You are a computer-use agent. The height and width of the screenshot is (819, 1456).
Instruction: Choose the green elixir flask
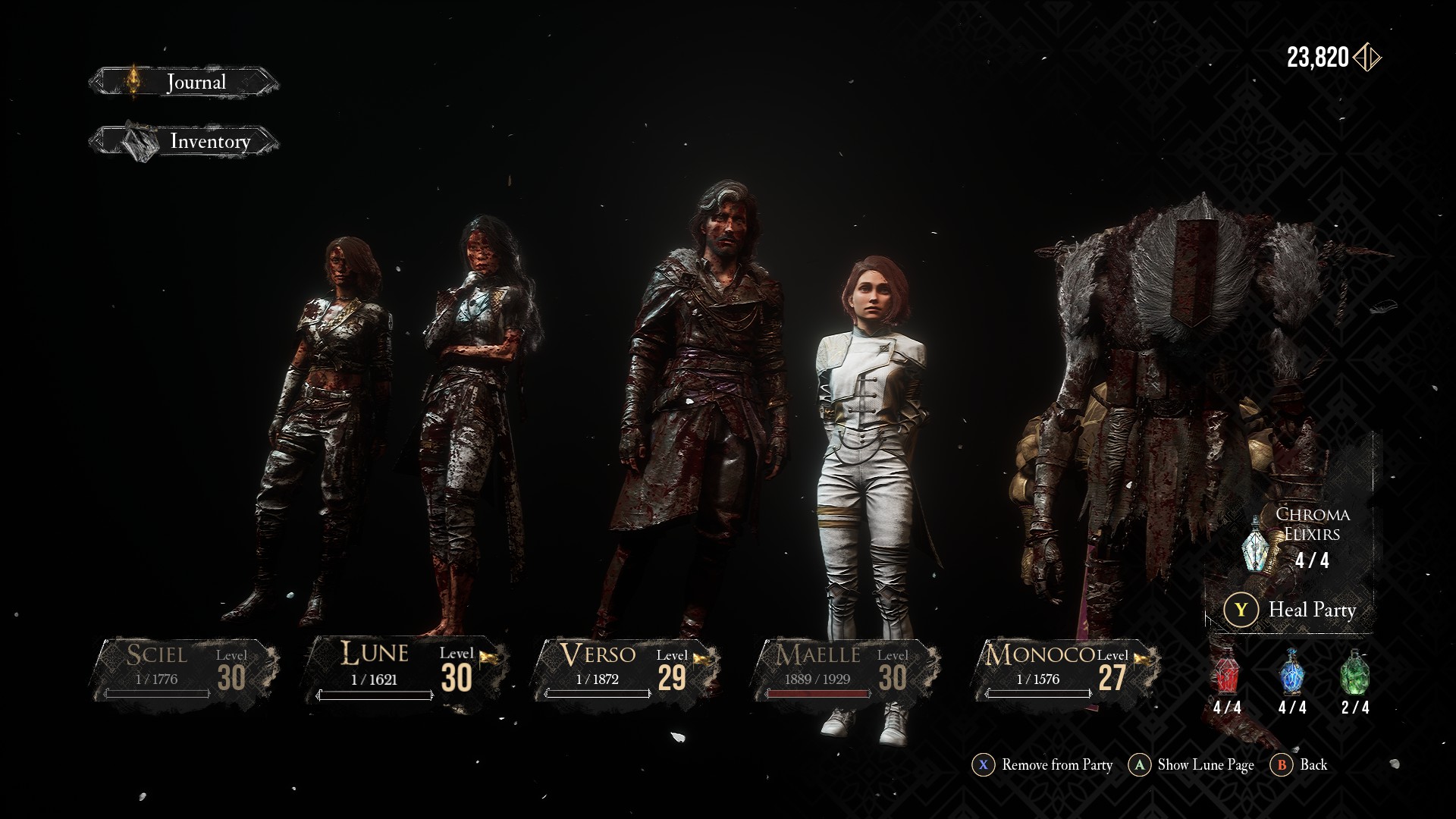1354,673
